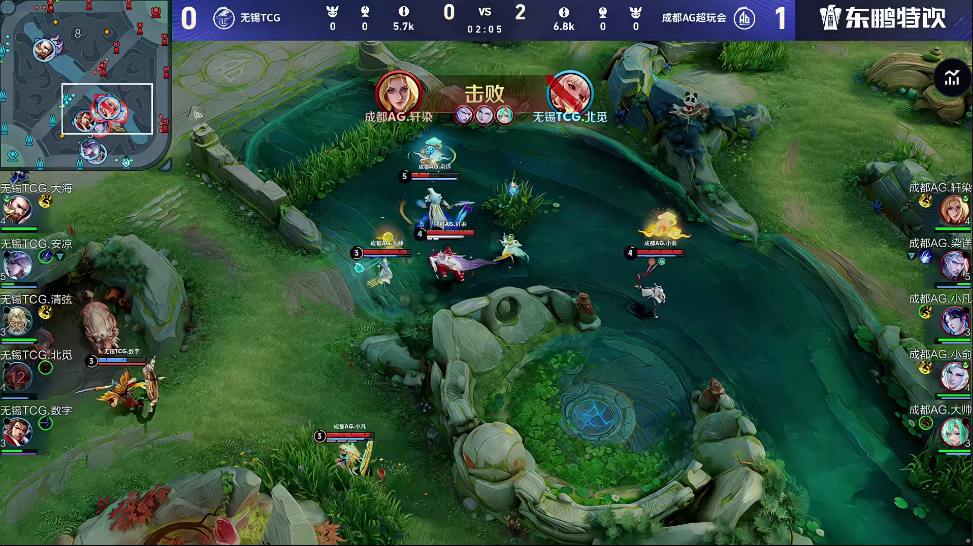Select 成都AG.大帅 hero portrait
Viewport: 973px width, 546px height.
(954, 431)
